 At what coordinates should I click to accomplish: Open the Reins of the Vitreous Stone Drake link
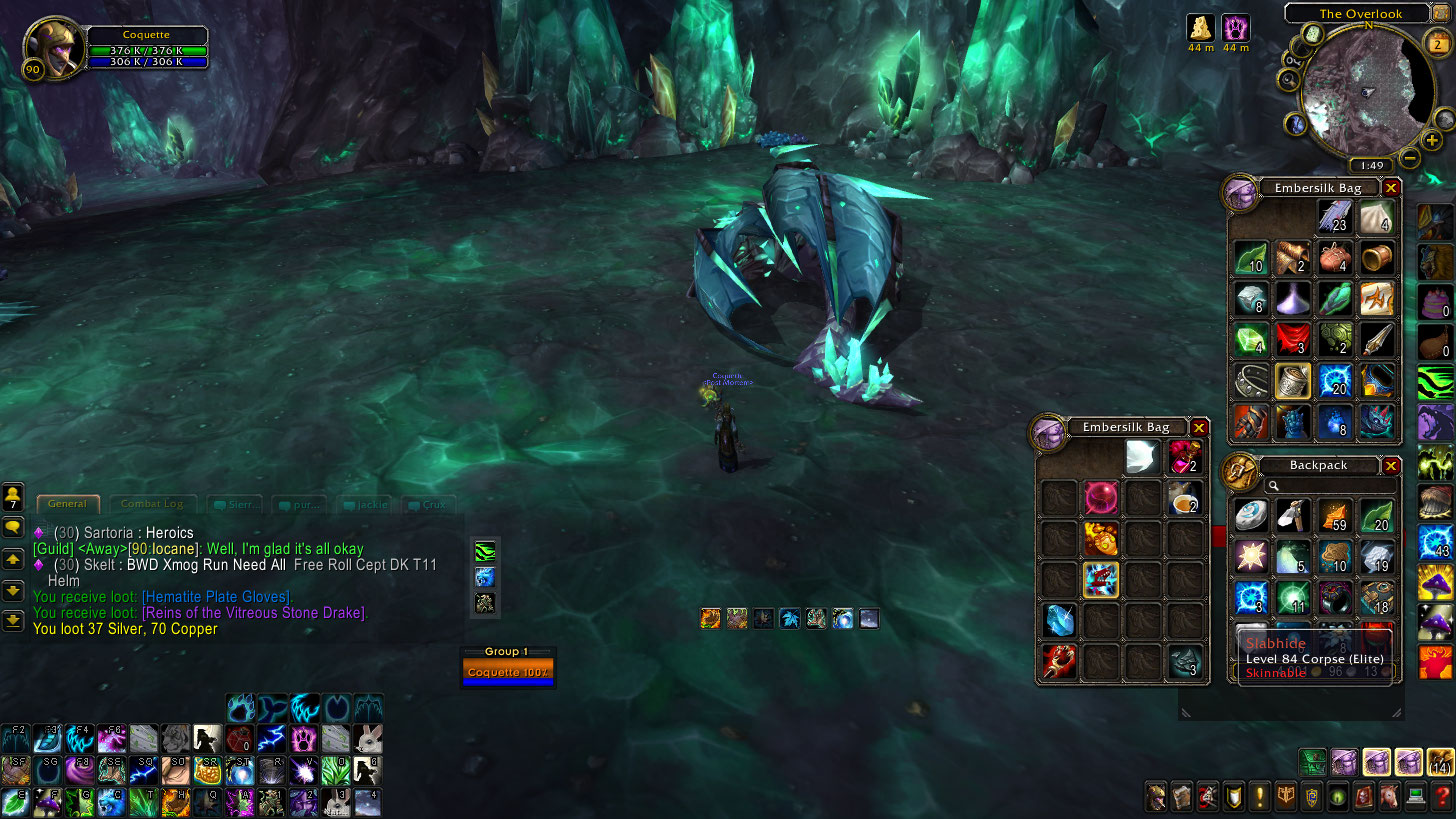(x=254, y=613)
